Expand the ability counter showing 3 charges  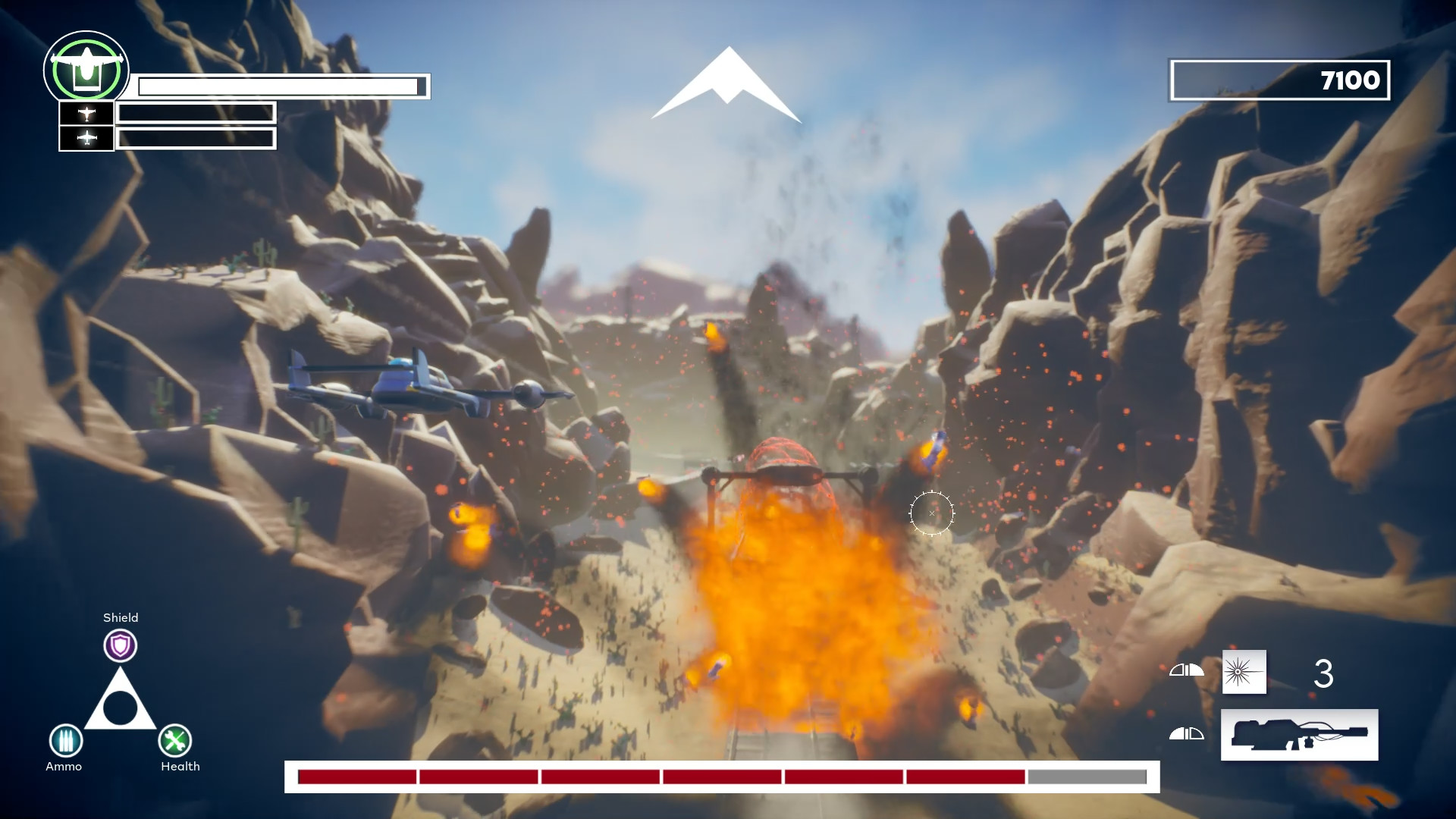pyautogui.click(x=1324, y=673)
